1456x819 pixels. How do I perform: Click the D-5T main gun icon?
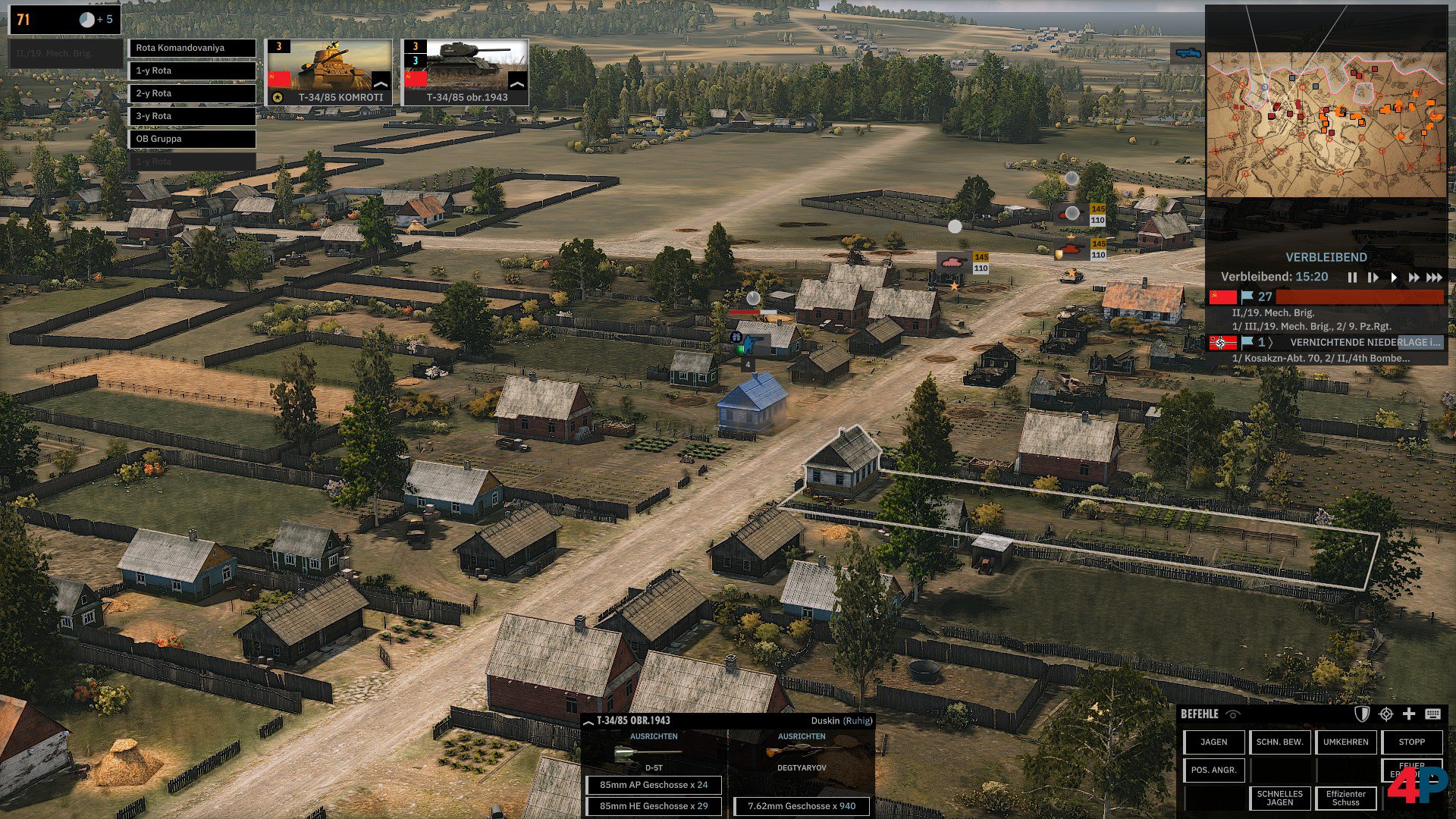648,752
